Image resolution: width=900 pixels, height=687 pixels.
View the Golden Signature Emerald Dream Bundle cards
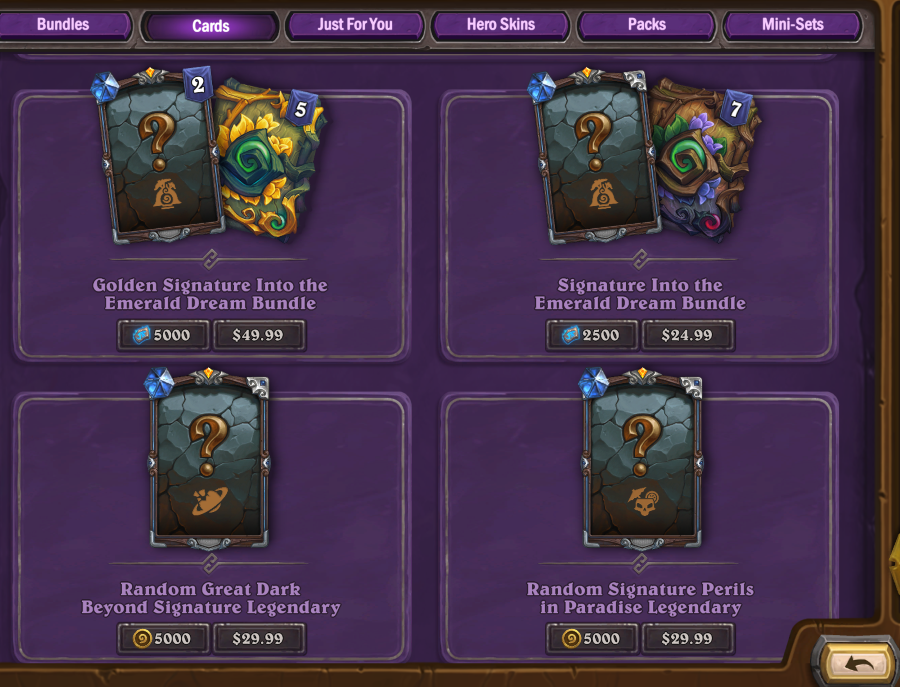(x=210, y=160)
